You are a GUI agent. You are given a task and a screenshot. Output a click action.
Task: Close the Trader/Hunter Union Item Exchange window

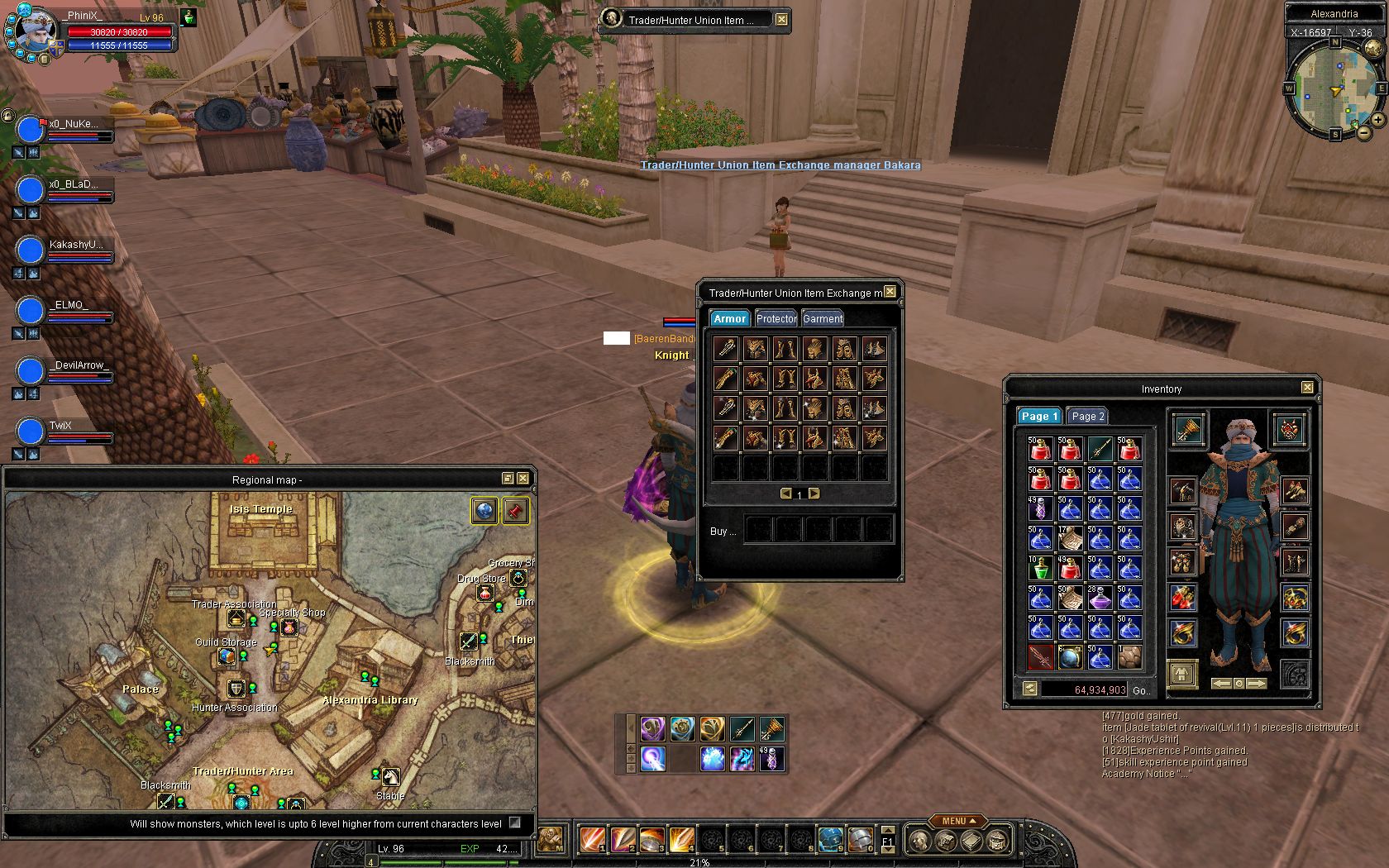(890, 292)
